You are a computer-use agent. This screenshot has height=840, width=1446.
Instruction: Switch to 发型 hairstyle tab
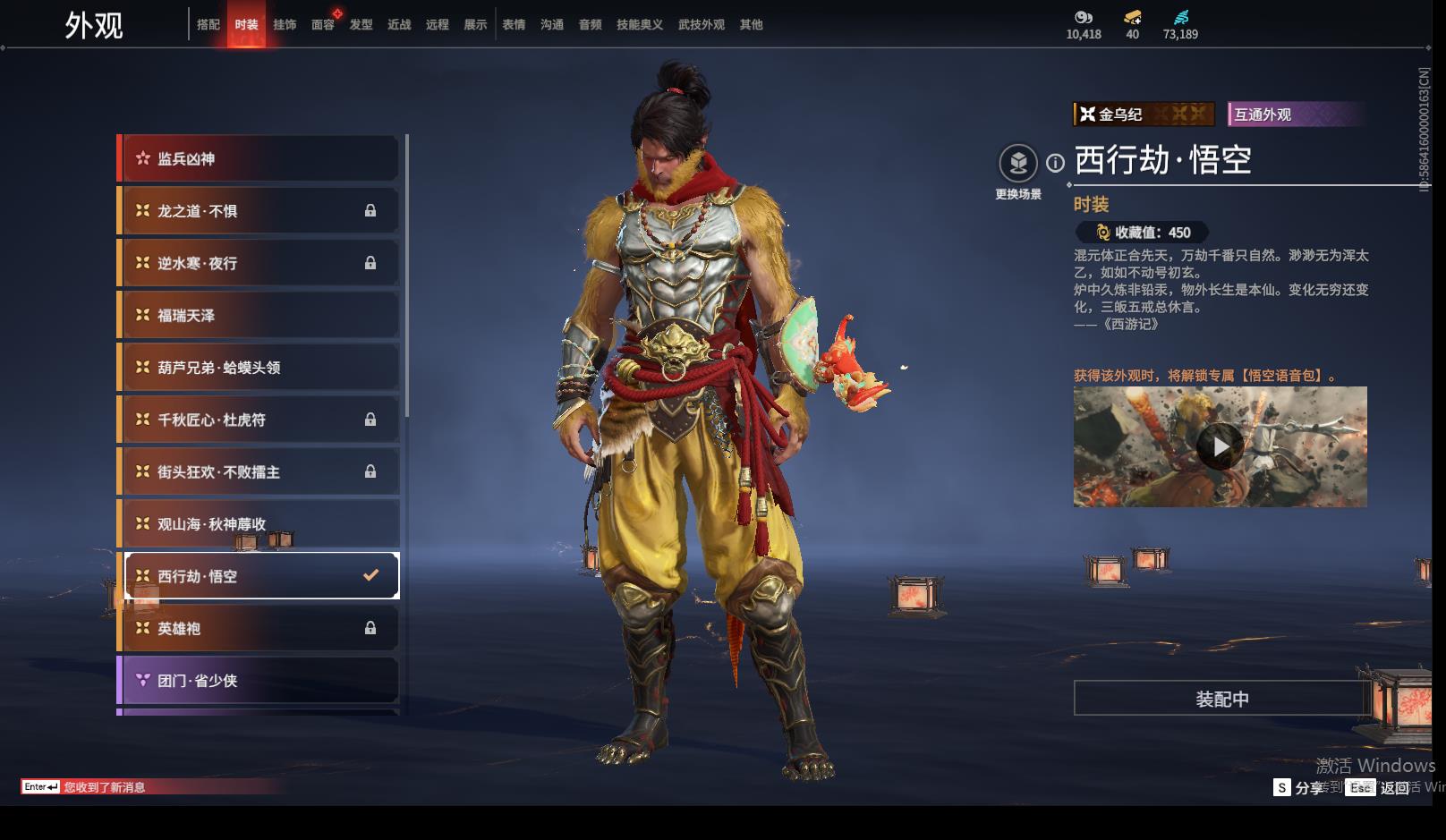click(x=361, y=25)
